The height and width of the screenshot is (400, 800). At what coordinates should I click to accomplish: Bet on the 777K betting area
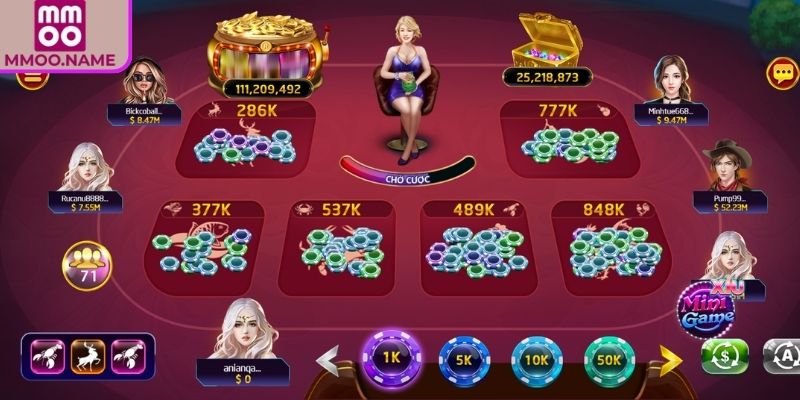(x=557, y=140)
